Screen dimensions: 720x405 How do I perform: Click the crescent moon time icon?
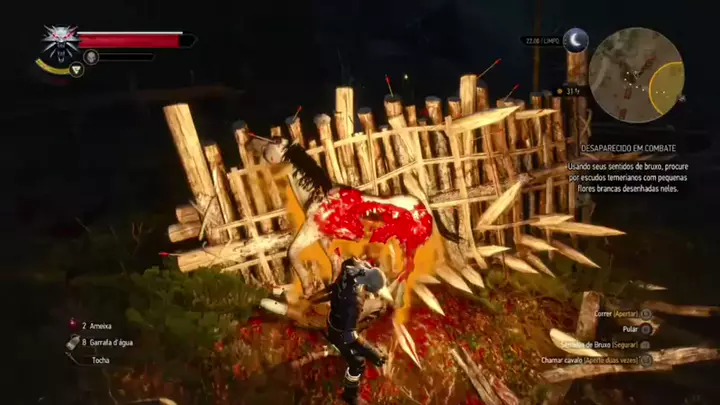click(576, 40)
